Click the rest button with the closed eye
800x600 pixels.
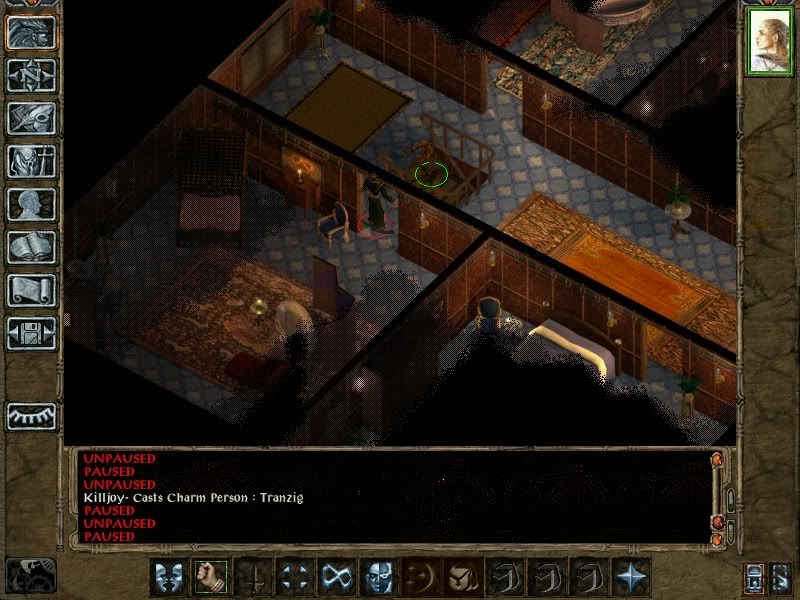pos(31,414)
